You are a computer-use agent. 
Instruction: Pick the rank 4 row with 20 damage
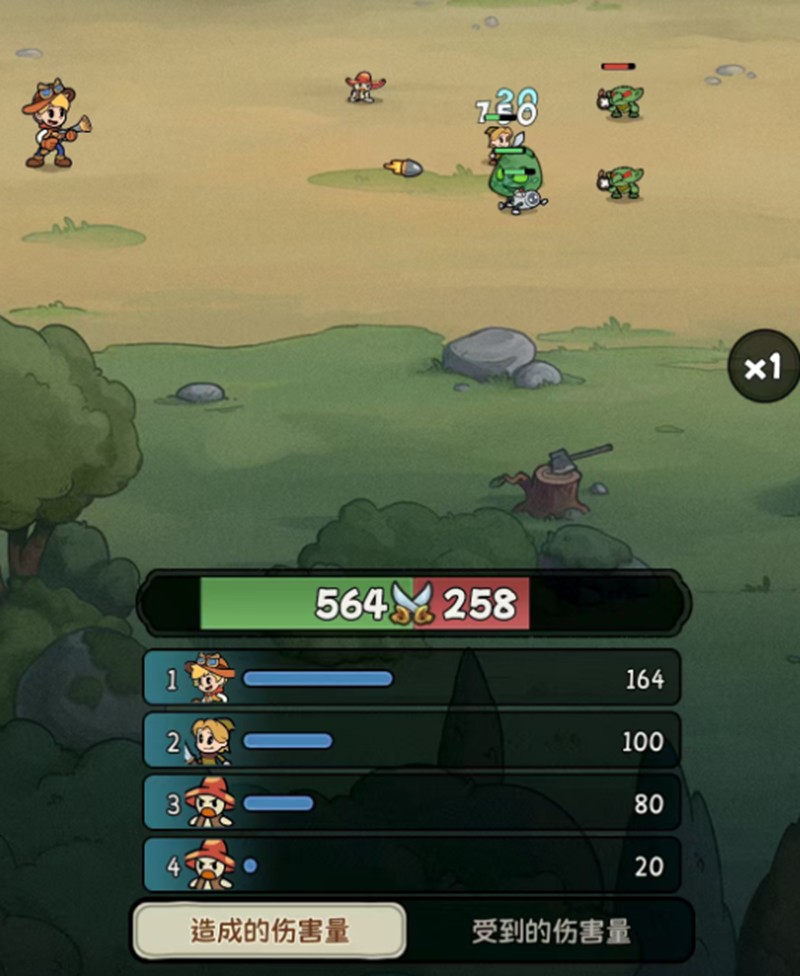pyautogui.click(x=412, y=865)
